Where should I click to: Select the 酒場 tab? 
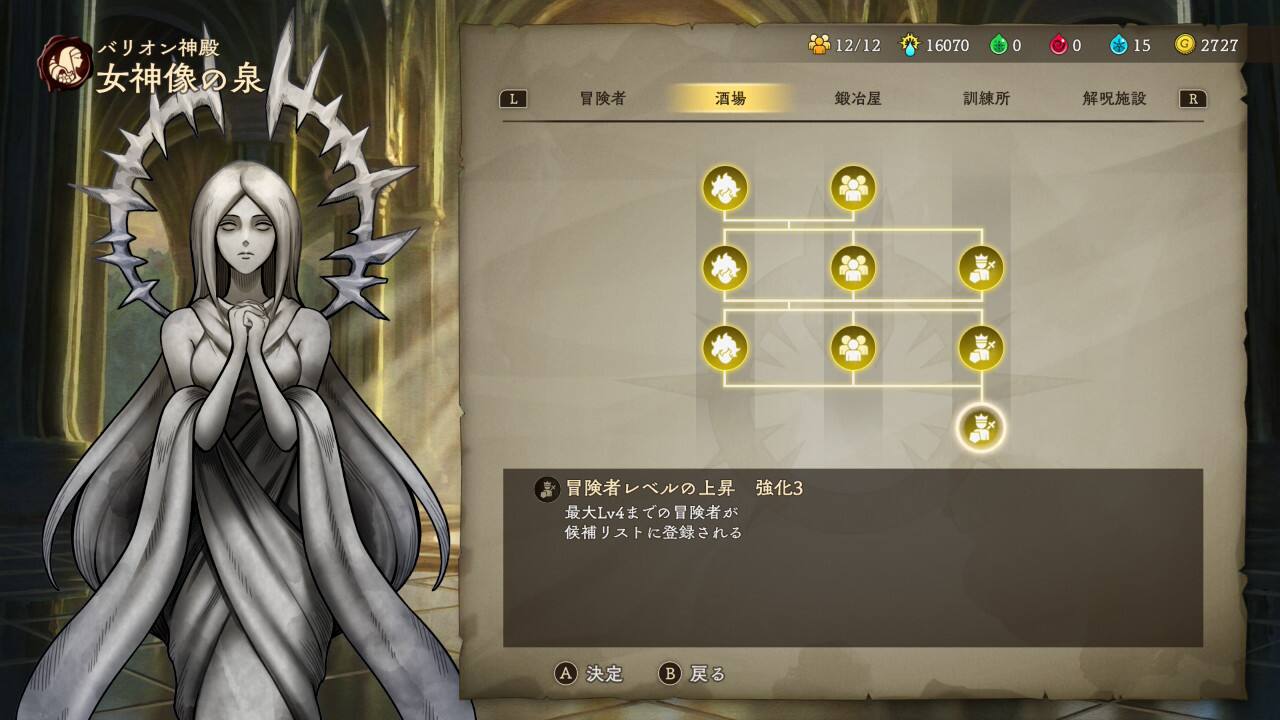(730, 98)
